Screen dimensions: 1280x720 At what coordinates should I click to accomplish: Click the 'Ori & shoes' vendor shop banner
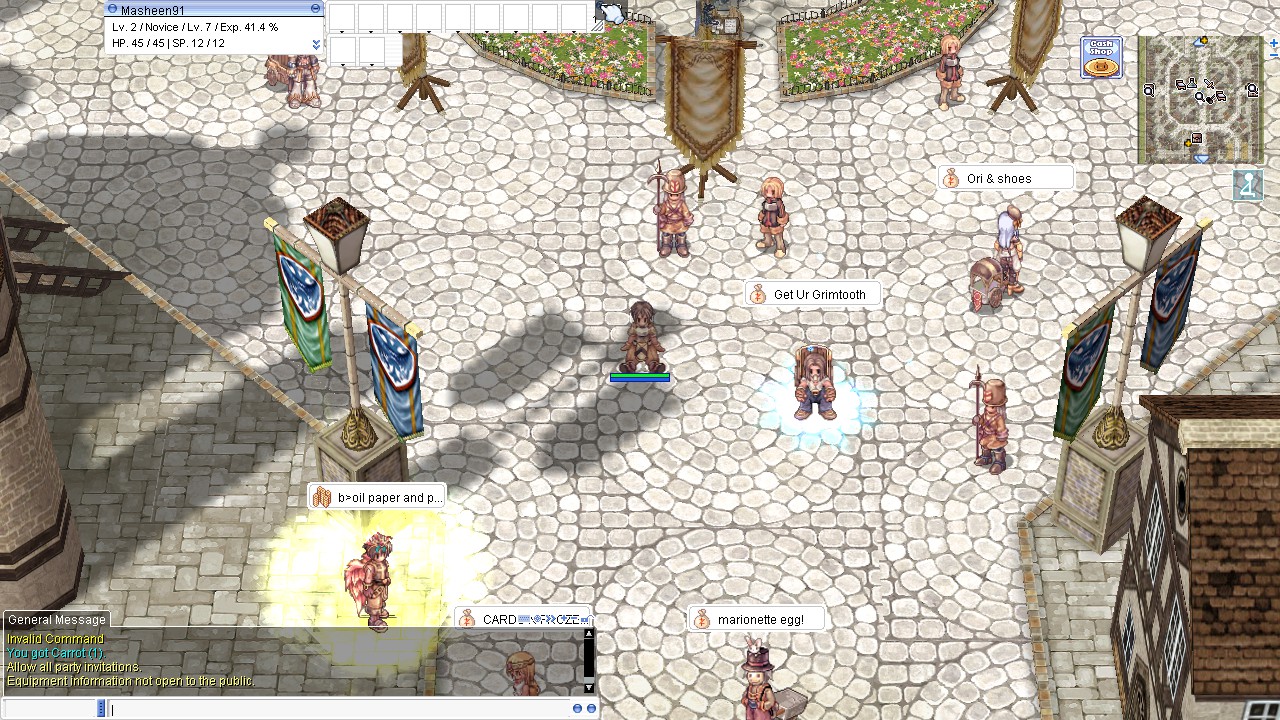(1010, 177)
